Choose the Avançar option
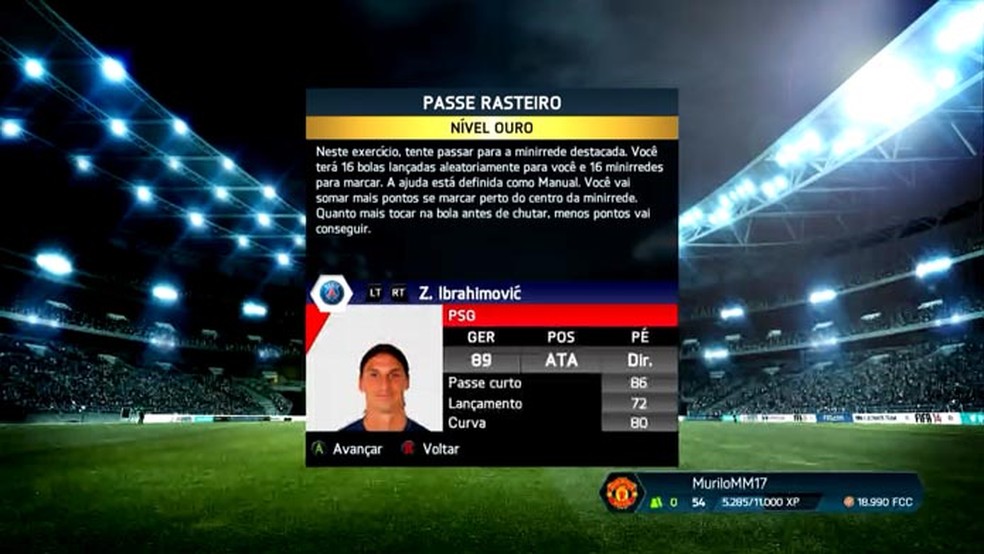984x554 pixels. pyautogui.click(x=347, y=449)
